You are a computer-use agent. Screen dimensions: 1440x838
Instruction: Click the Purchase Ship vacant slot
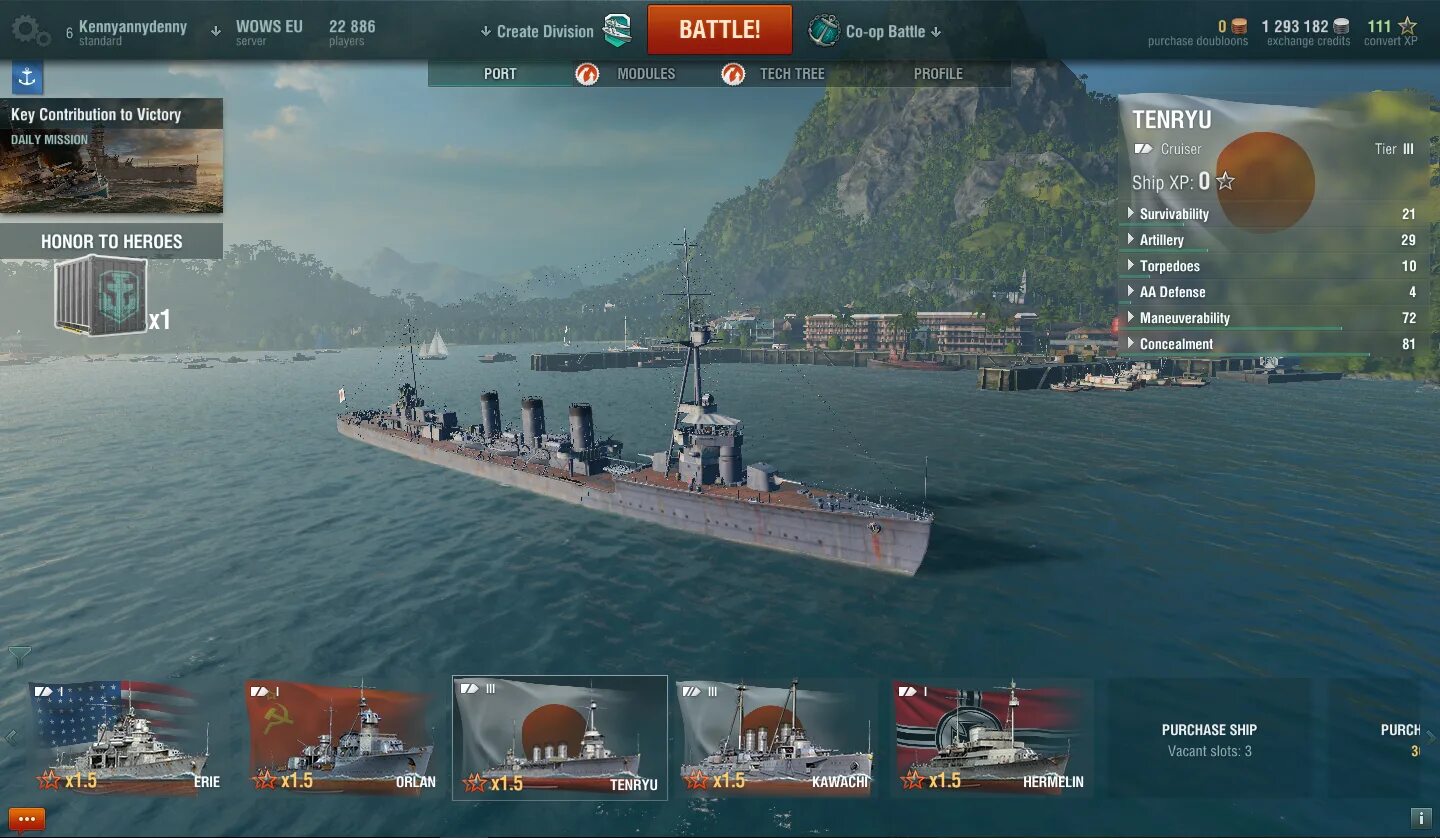click(1209, 739)
